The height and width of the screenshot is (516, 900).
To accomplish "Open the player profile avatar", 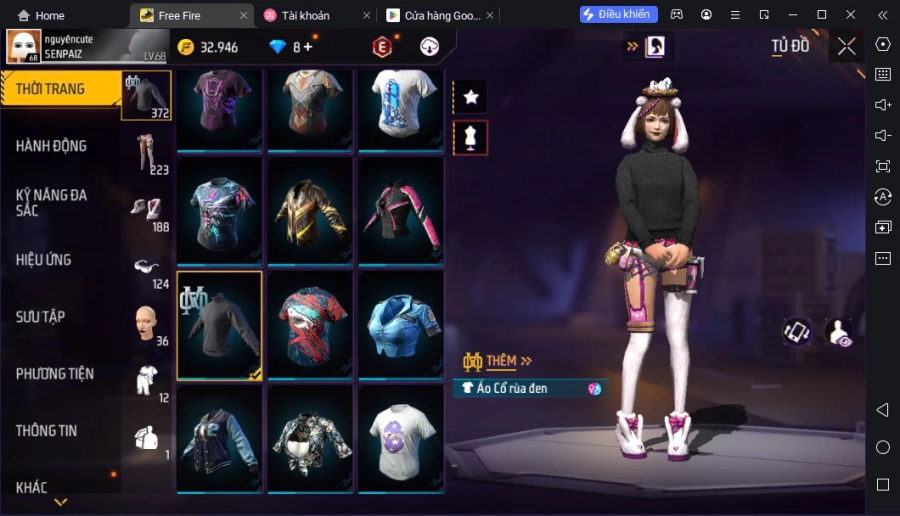I will coord(24,46).
